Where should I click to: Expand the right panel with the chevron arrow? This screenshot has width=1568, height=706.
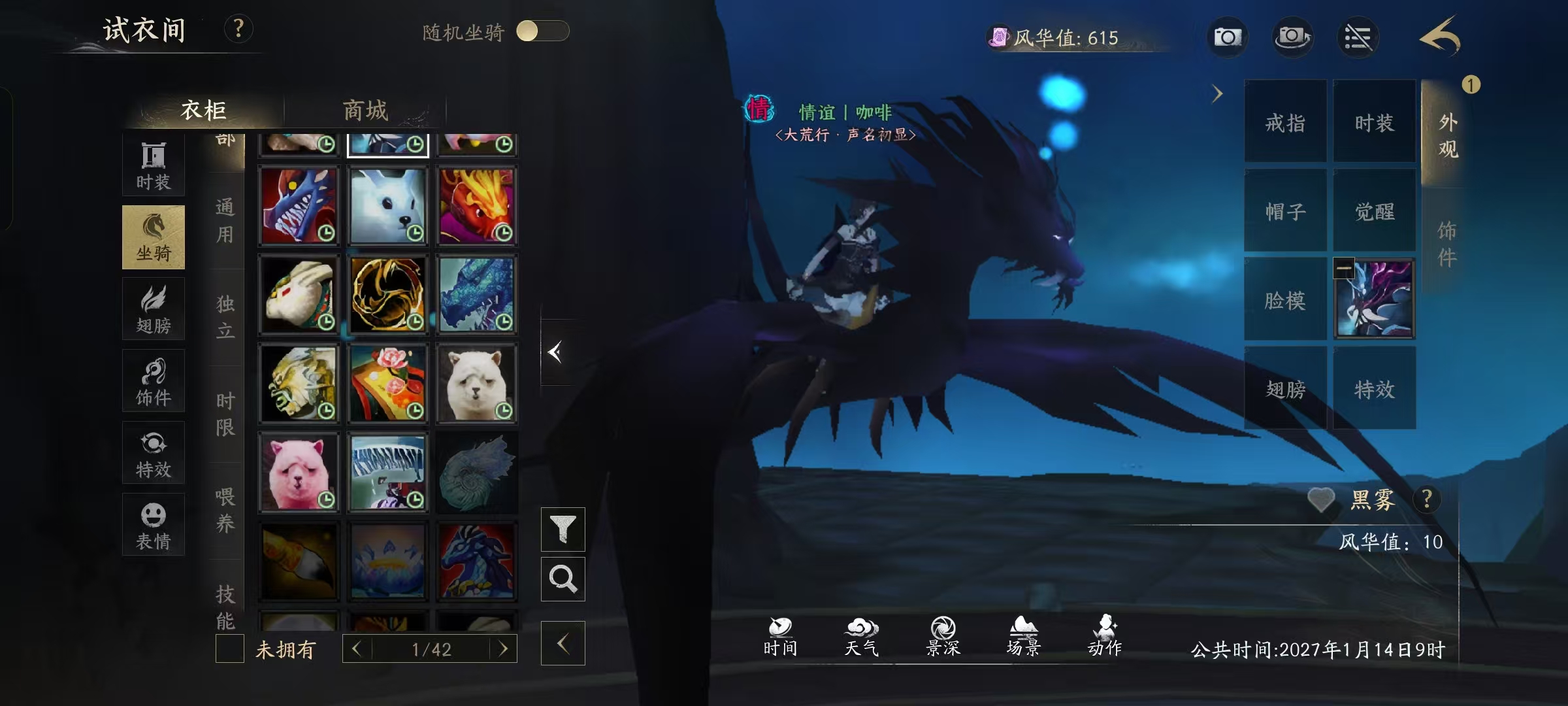click(x=1217, y=94)
